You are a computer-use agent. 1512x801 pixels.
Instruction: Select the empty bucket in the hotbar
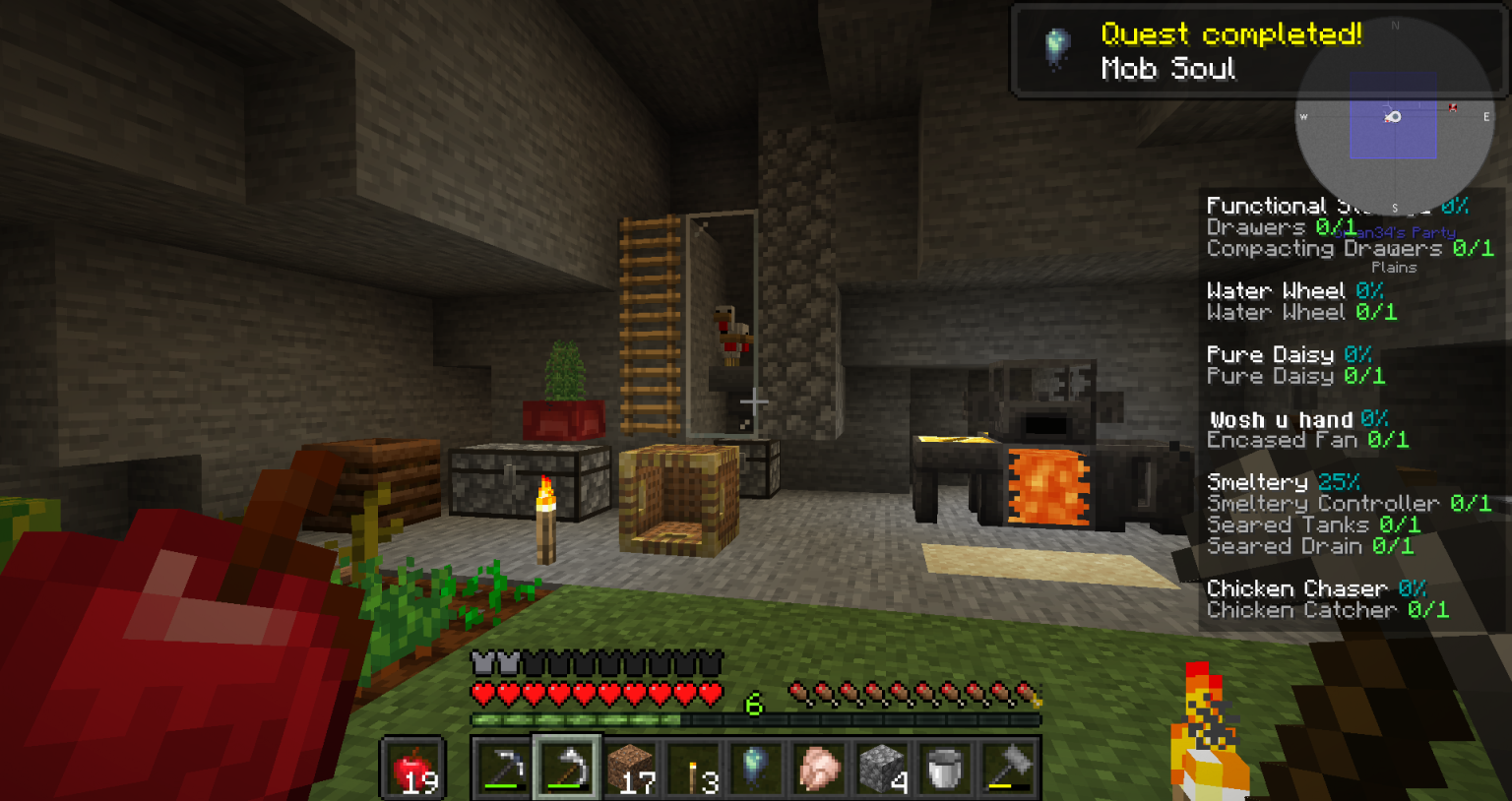(944, 770)
